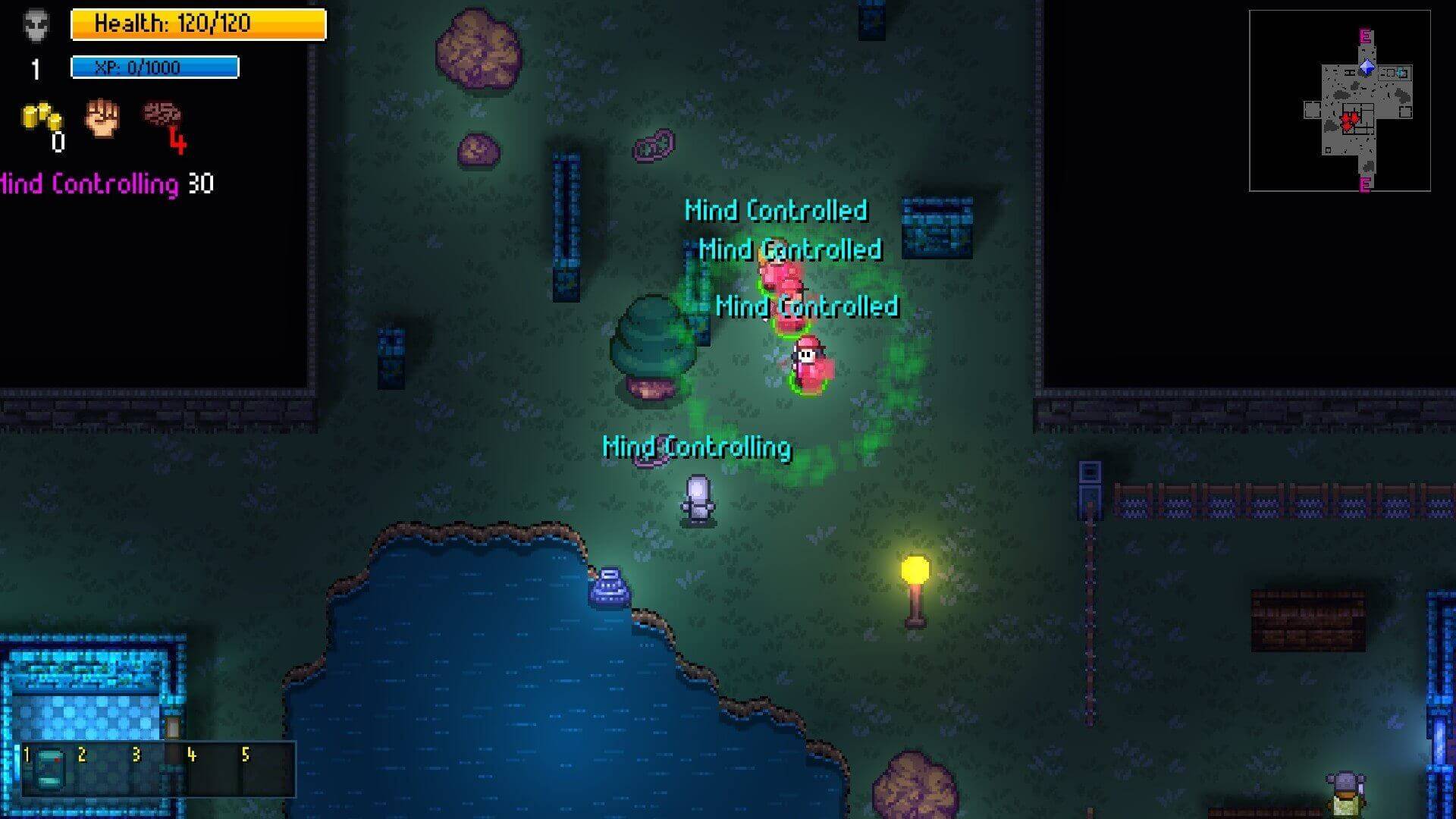Click the cyan cross marker on the minimap
This screenshot has height=819, width=1456.
1400,73
